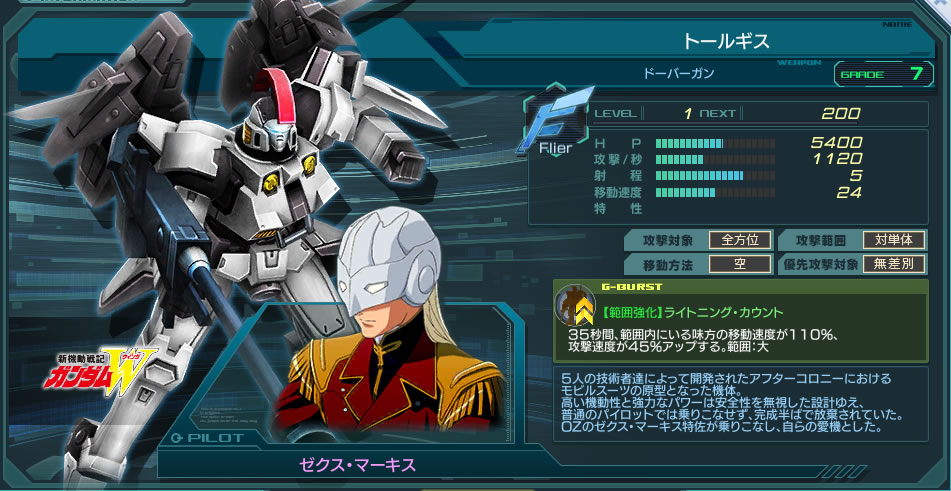This screenshot has height=491, width=951.
Task: Select the 空 movement method tag
Action: (x=740, y=264)
